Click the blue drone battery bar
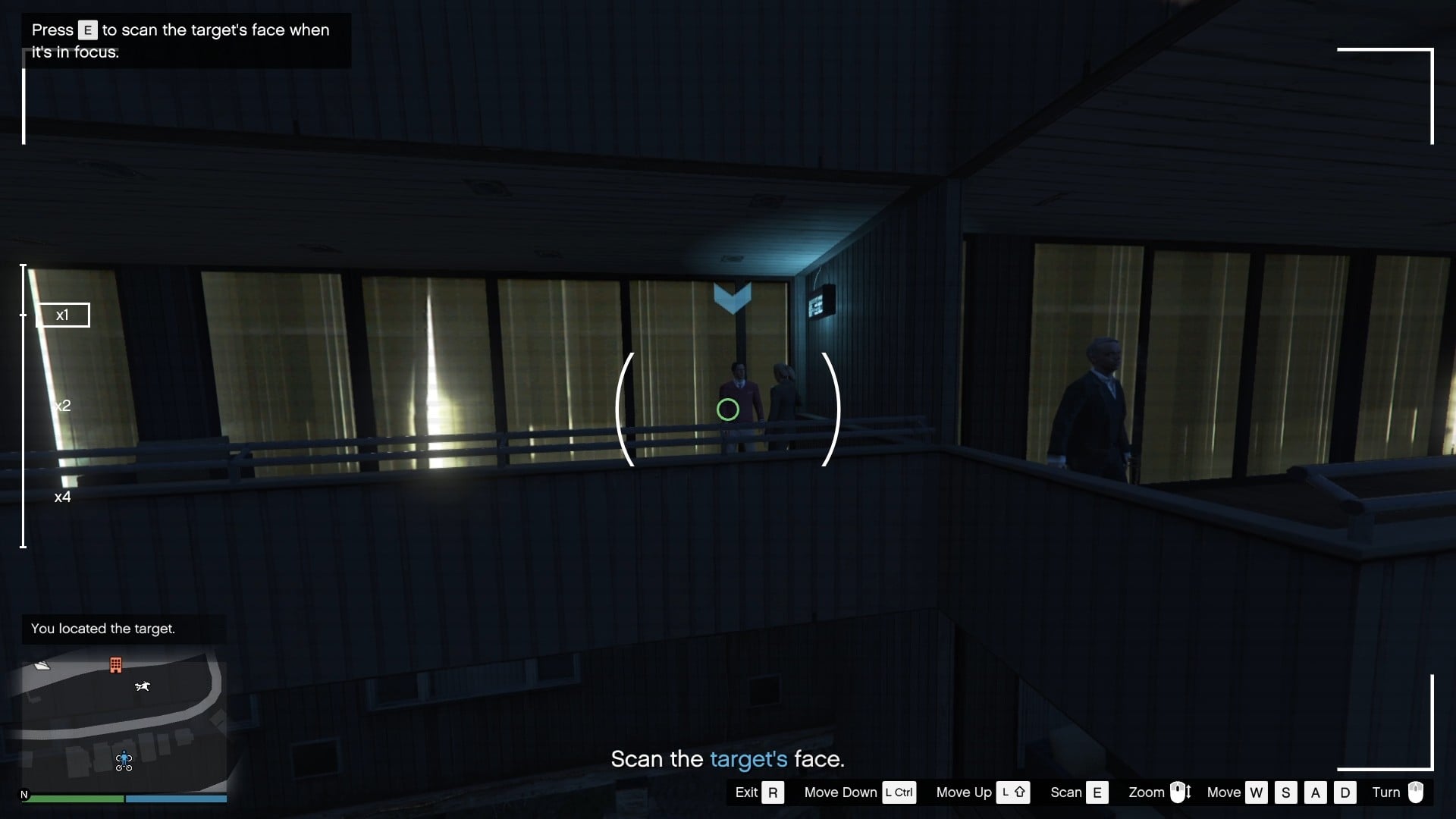Screen dimensions: 1456x819 click(175, 799)
